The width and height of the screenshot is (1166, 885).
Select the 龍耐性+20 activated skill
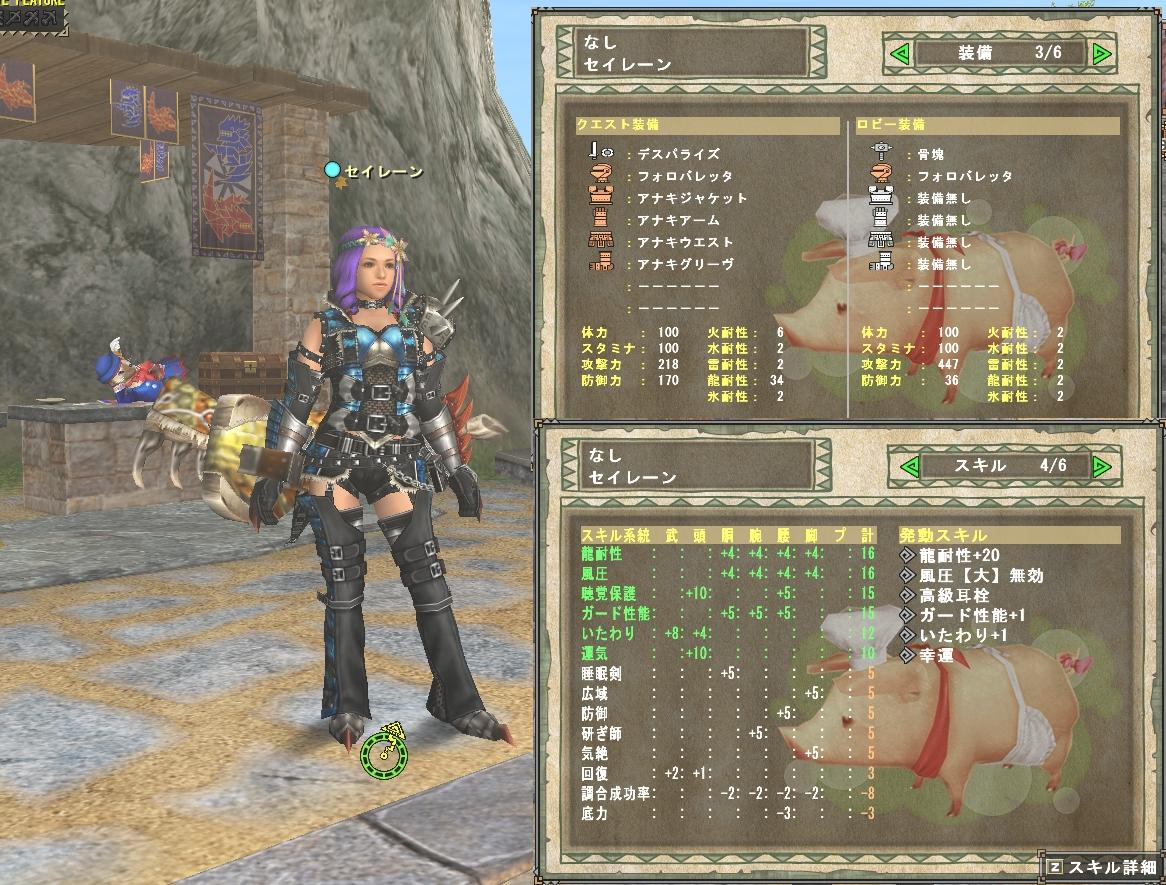(960, 555)
